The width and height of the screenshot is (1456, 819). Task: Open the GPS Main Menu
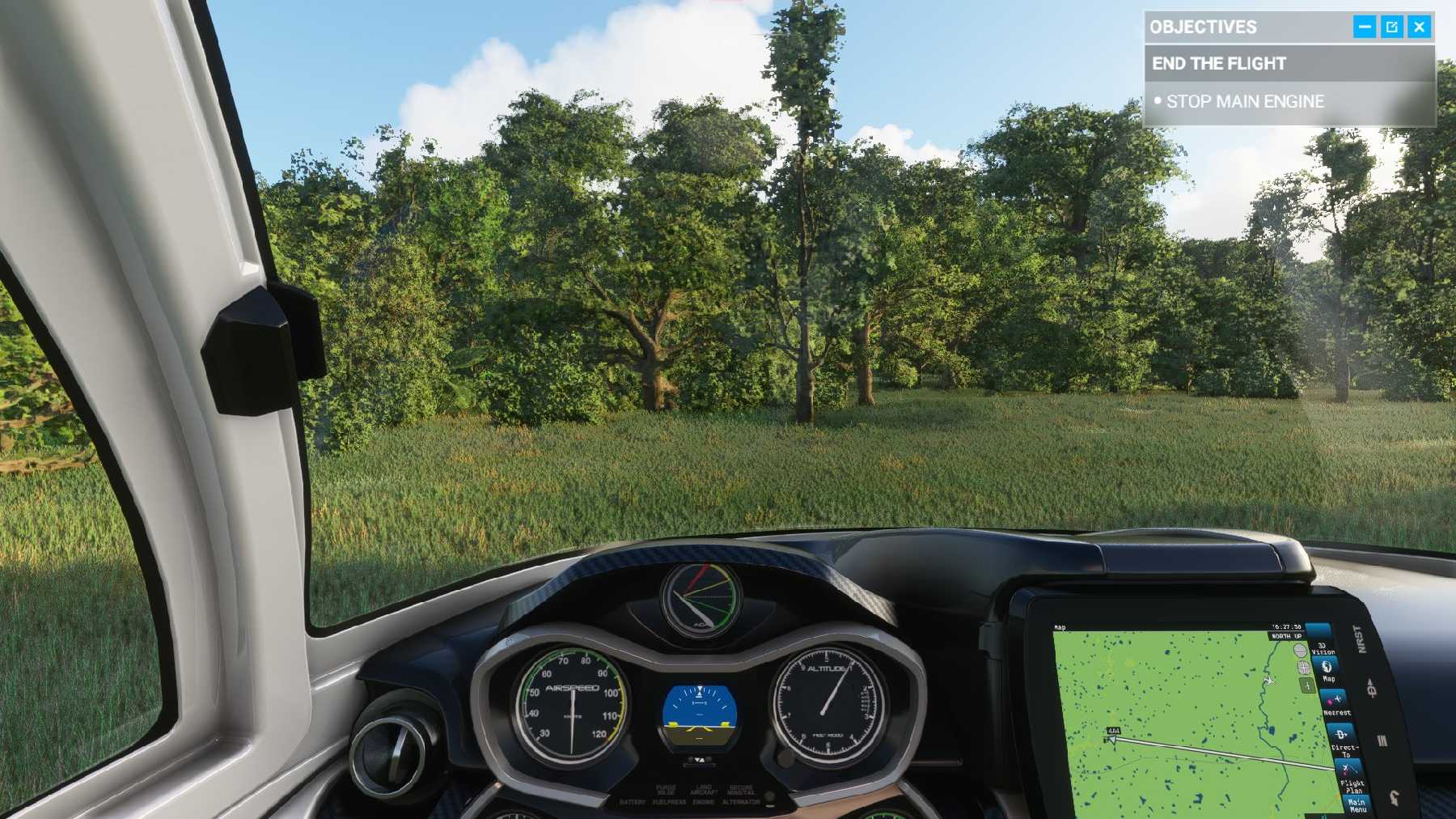[x=1356, y=804]
